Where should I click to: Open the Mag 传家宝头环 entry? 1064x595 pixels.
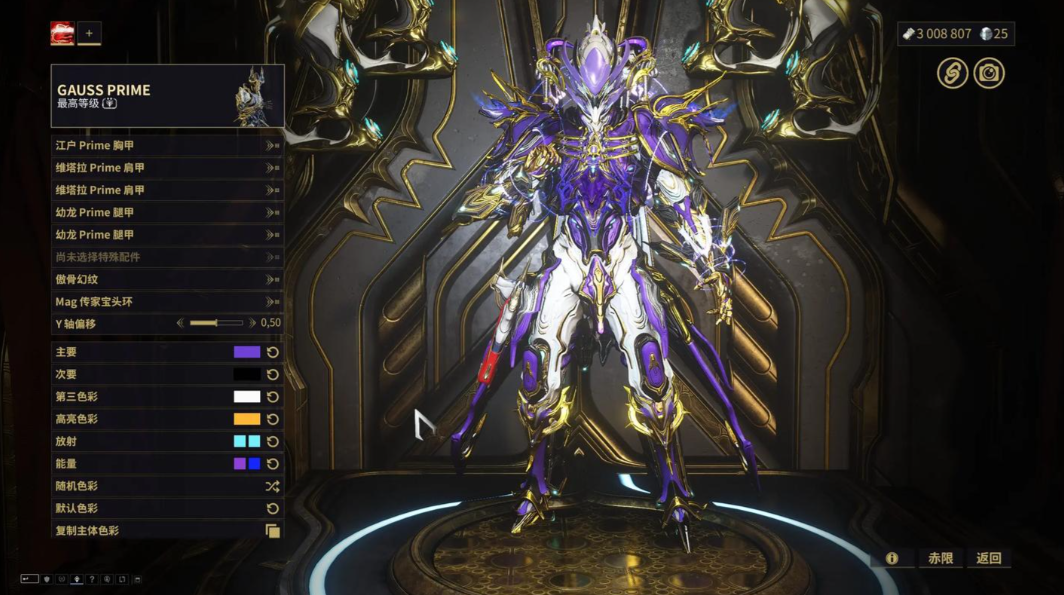point(167,301)
